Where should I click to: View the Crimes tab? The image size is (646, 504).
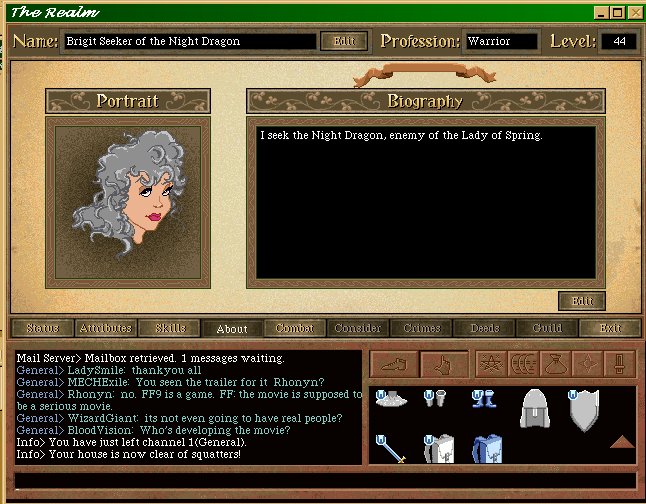(421, 328)
